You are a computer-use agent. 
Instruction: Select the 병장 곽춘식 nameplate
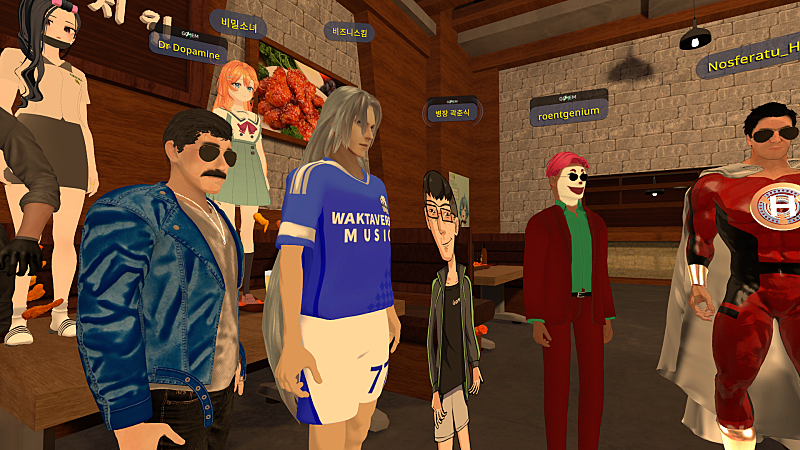point(452,110)
